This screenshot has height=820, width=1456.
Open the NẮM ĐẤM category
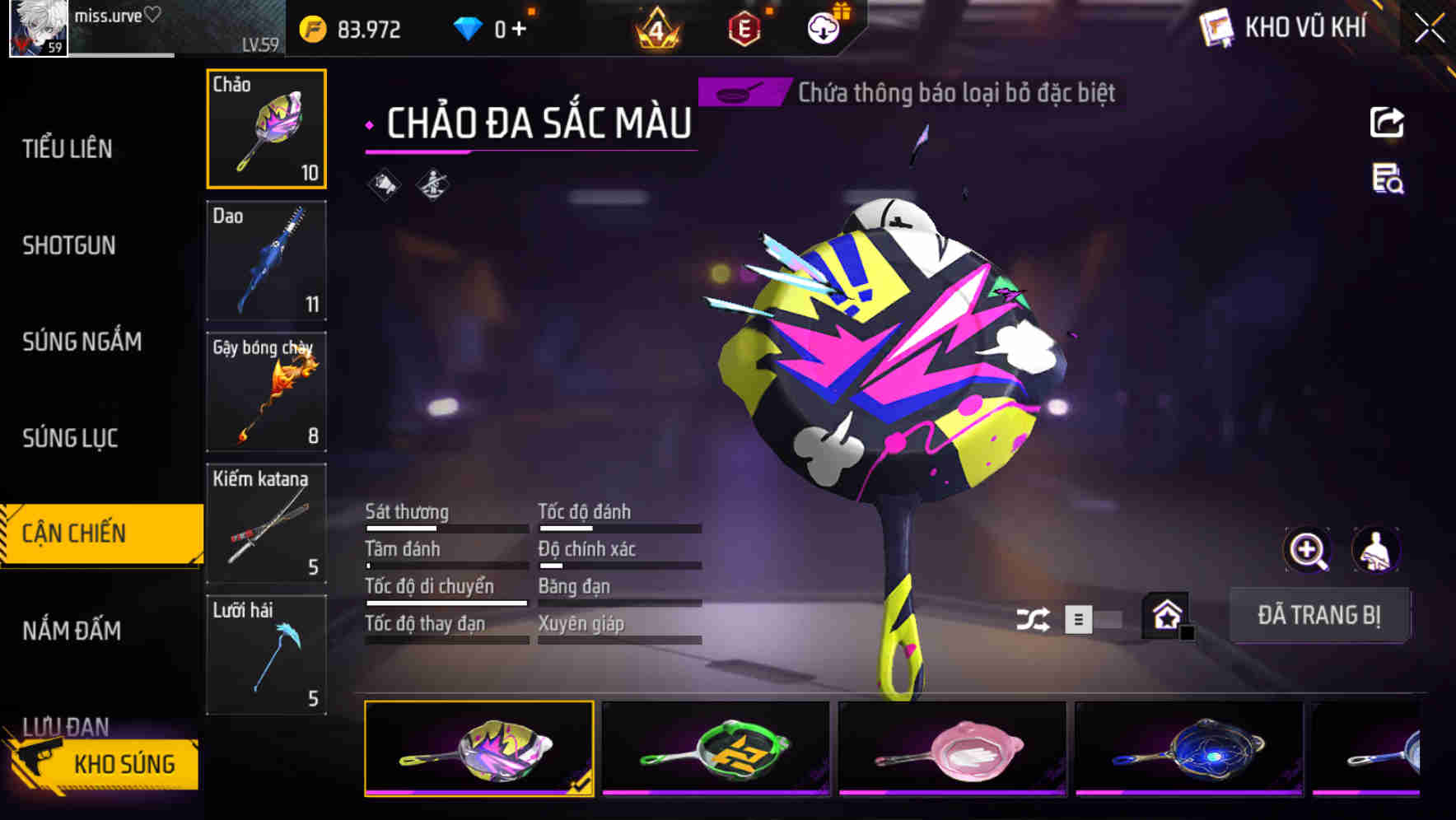[x=70, y=631]
